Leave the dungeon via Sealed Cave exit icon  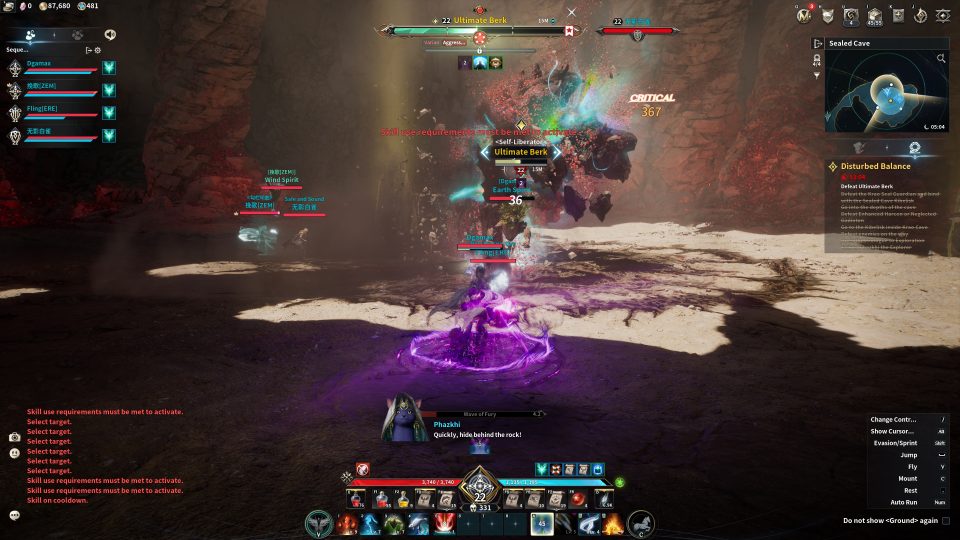(x=818, y=44)
